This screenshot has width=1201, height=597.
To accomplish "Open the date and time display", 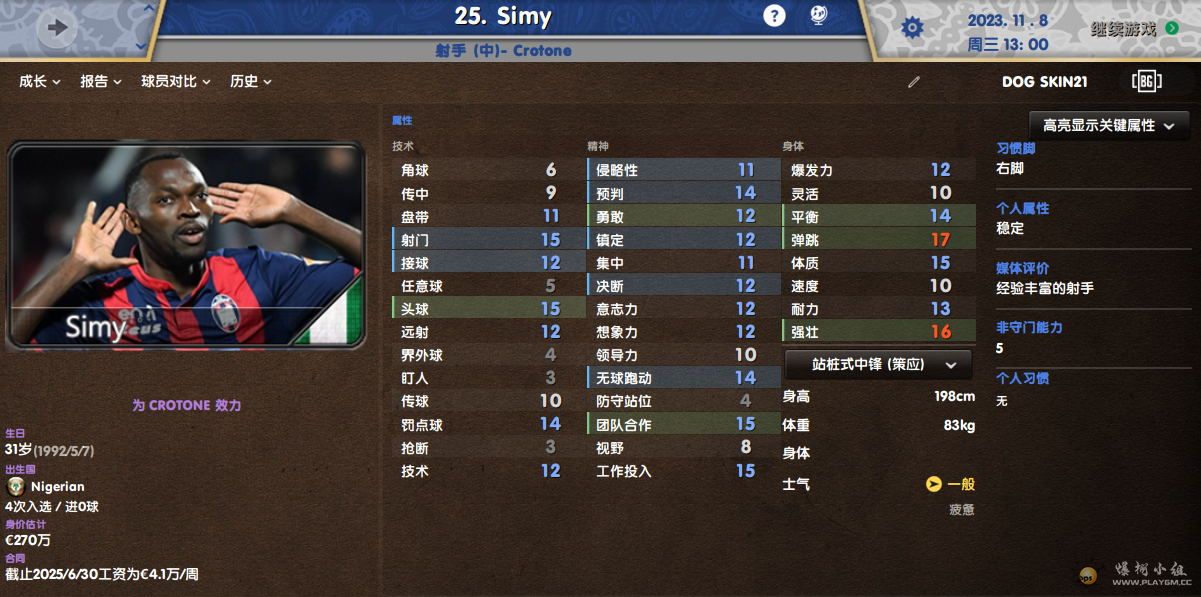I will (1008, 32).
